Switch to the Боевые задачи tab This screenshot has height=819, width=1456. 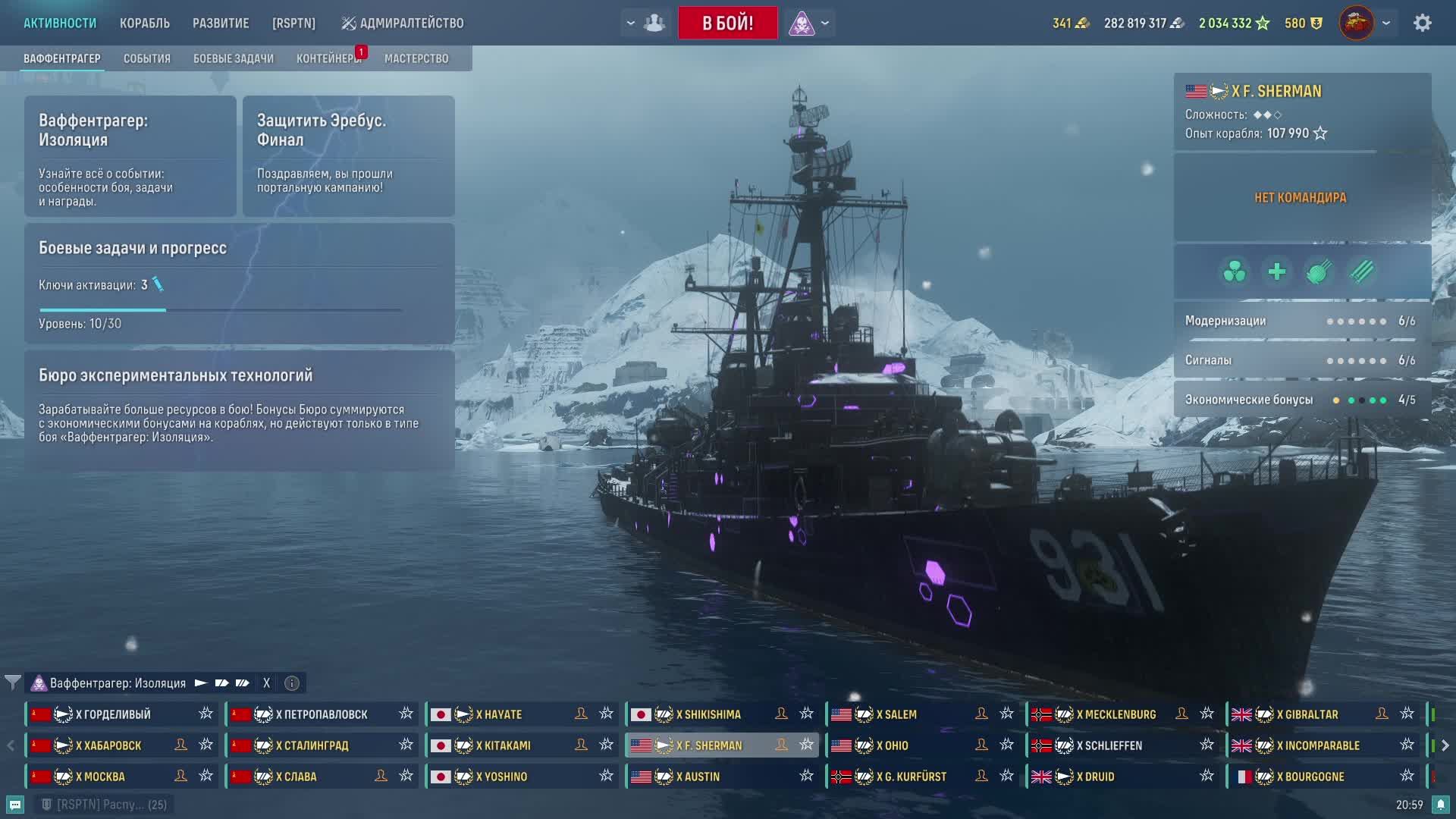coord(233,58)
